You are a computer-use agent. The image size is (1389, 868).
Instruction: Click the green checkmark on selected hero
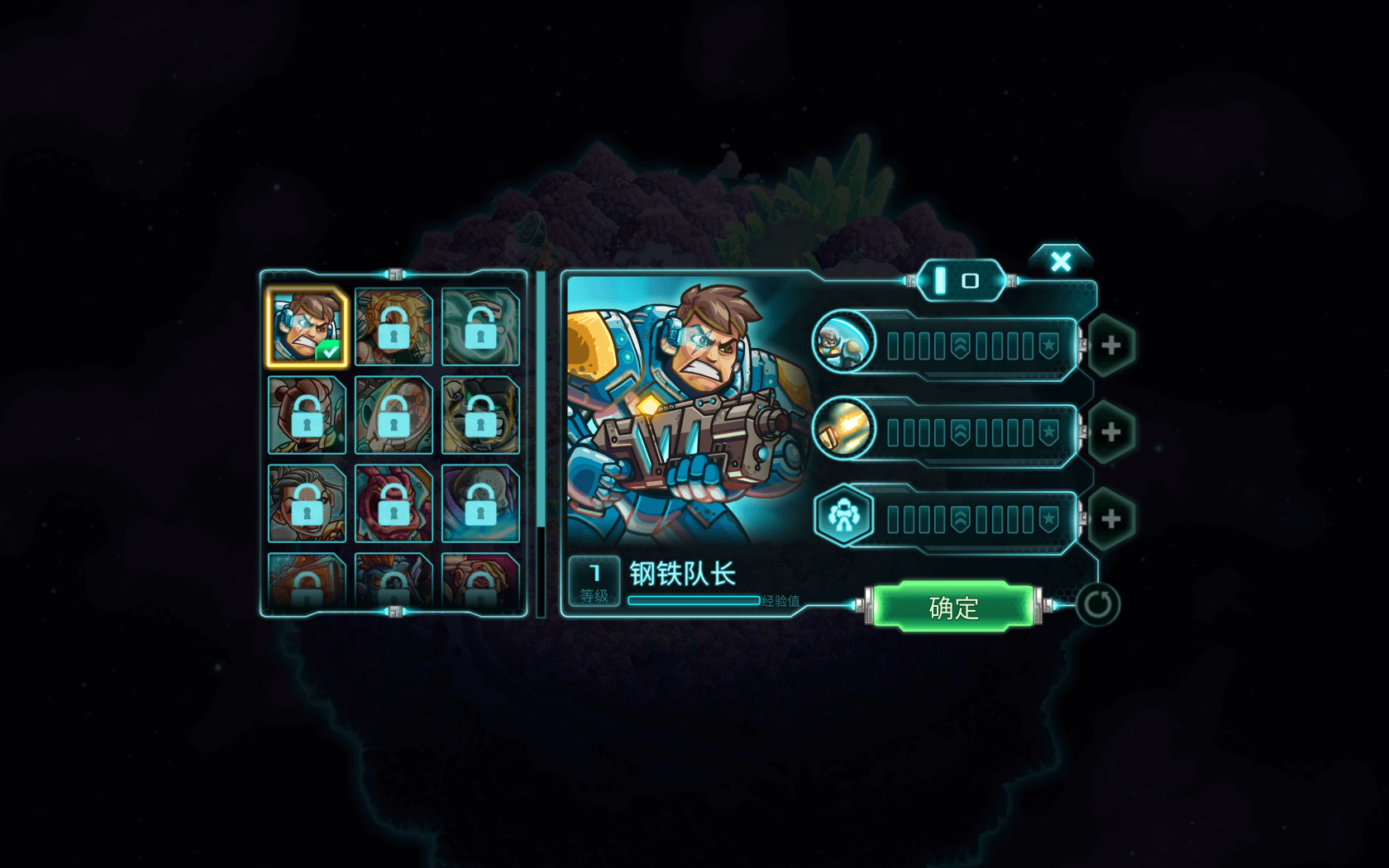327,351
